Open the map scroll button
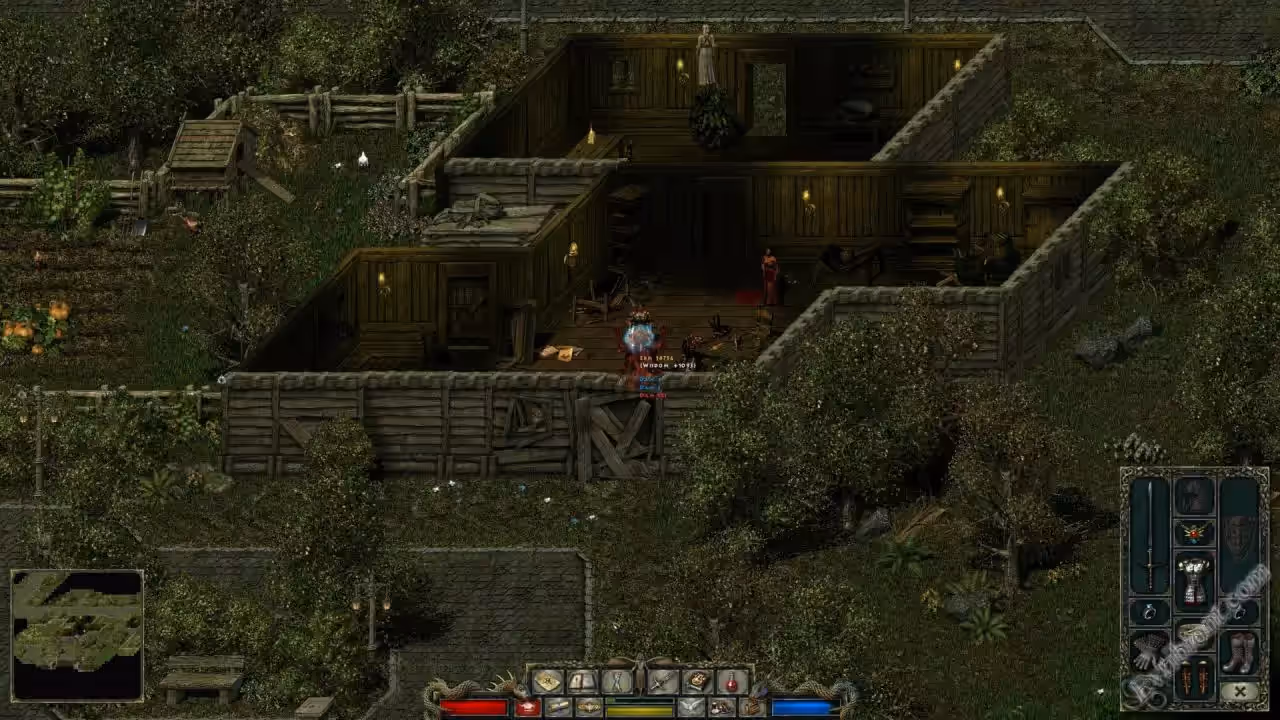The height and width of the screenshot is (720, 1280). point(546,681)
